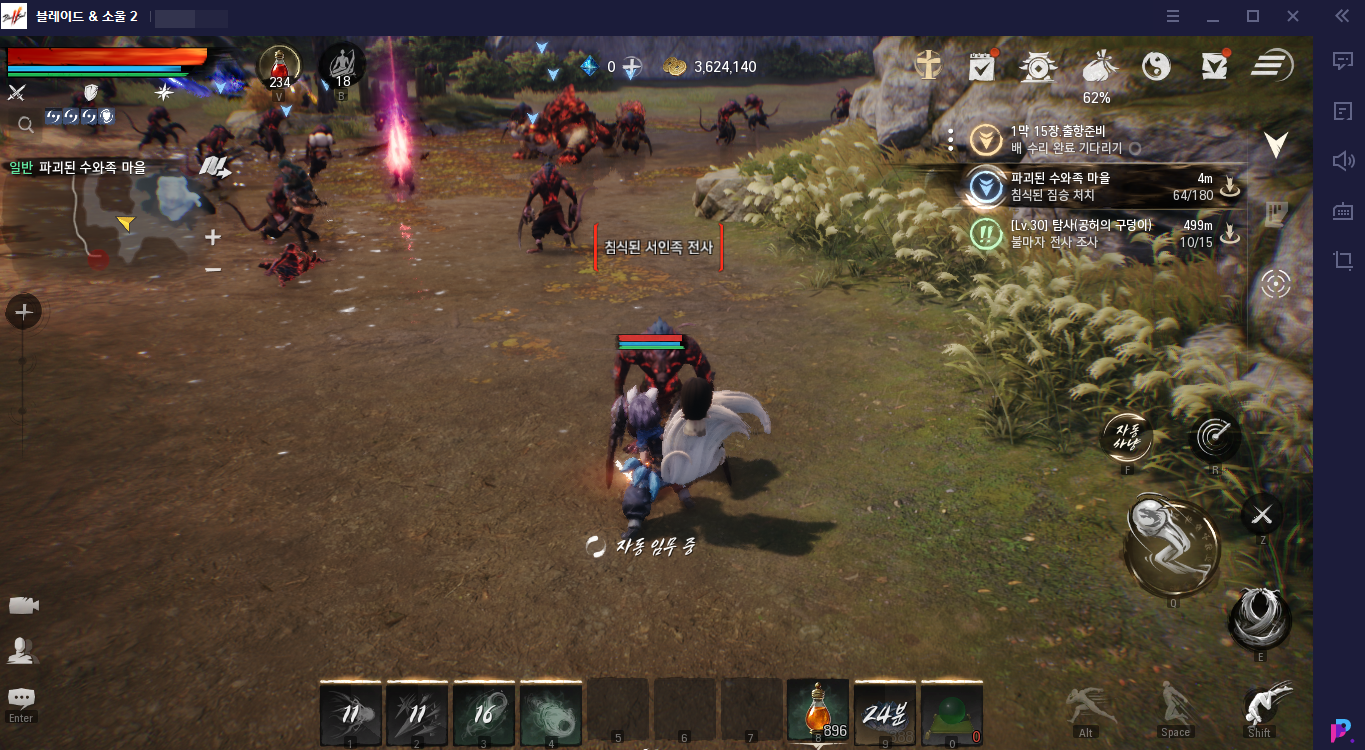This screenshot has height=750, width=1365.
Task: Zoom out the minimap with minus button
Action: coord(212,269)
